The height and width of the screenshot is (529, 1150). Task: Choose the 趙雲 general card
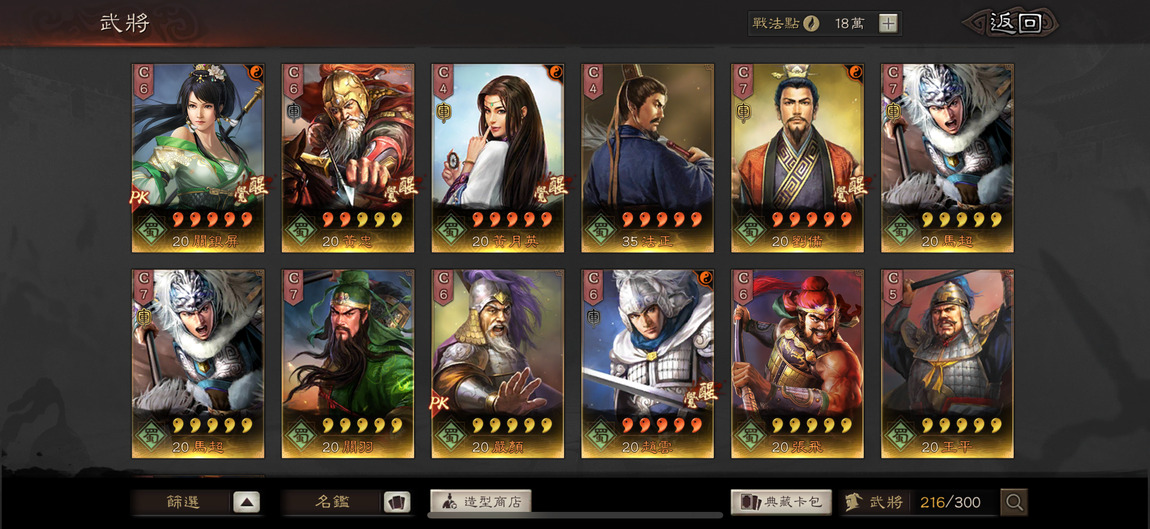coord(647,363)
